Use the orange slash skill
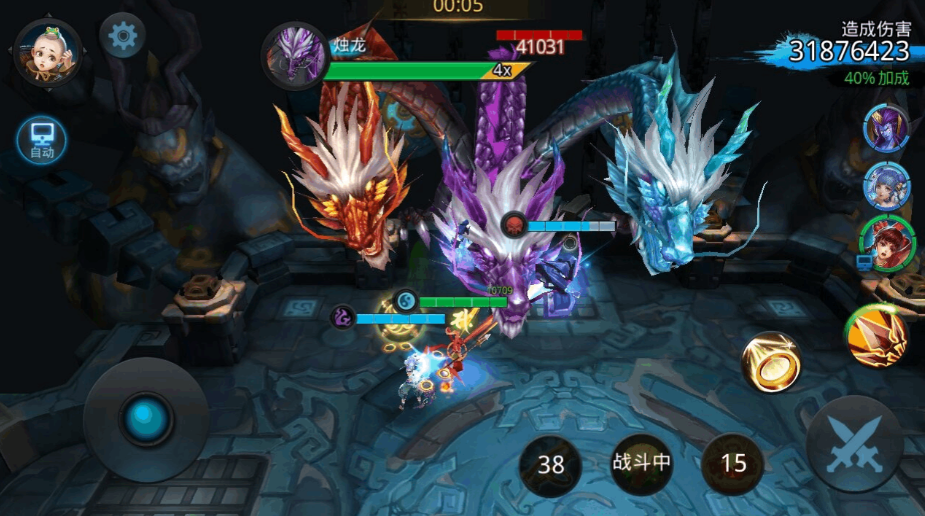 875,335
